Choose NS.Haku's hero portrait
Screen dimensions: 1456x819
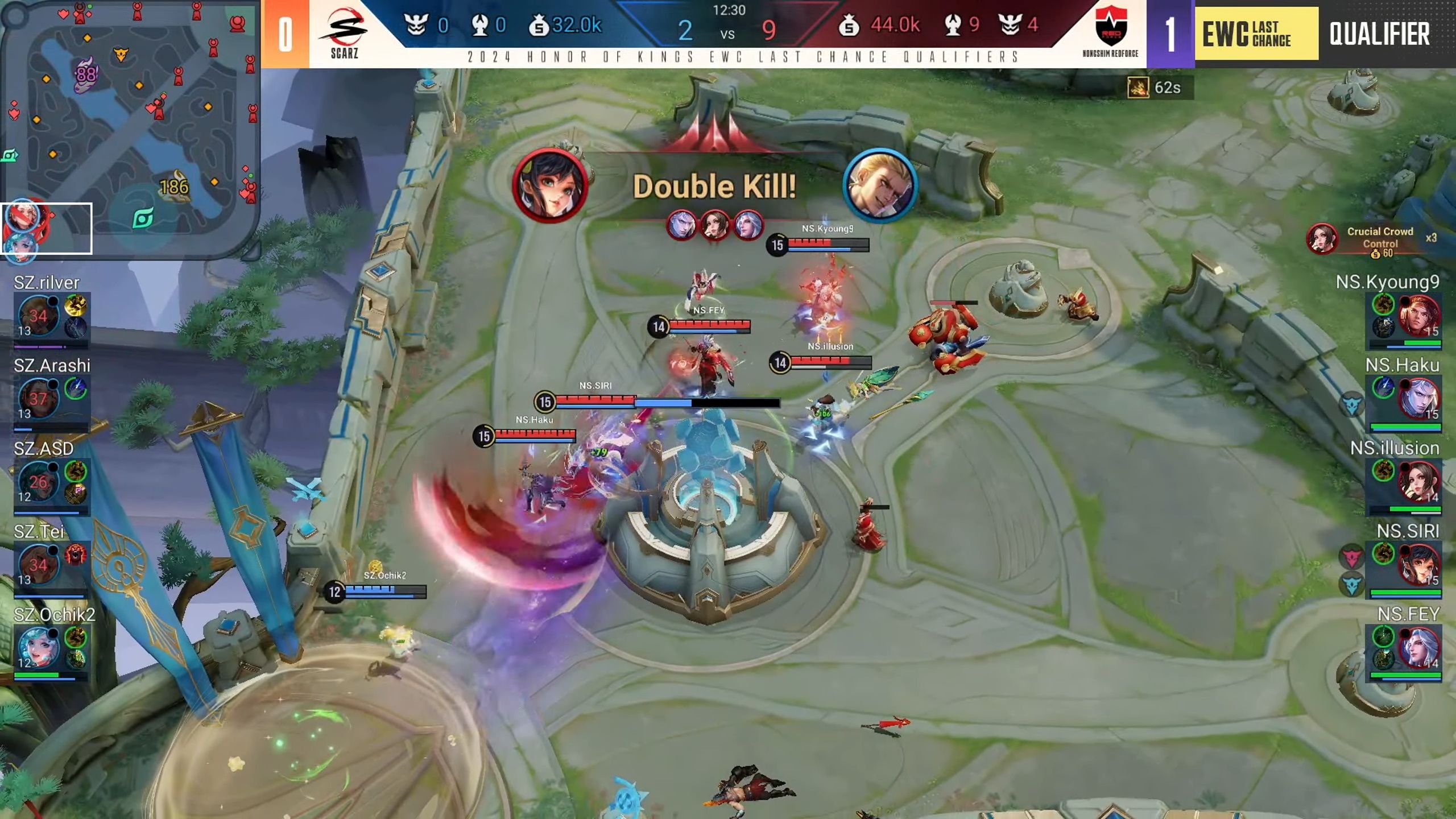point(1418,398)
